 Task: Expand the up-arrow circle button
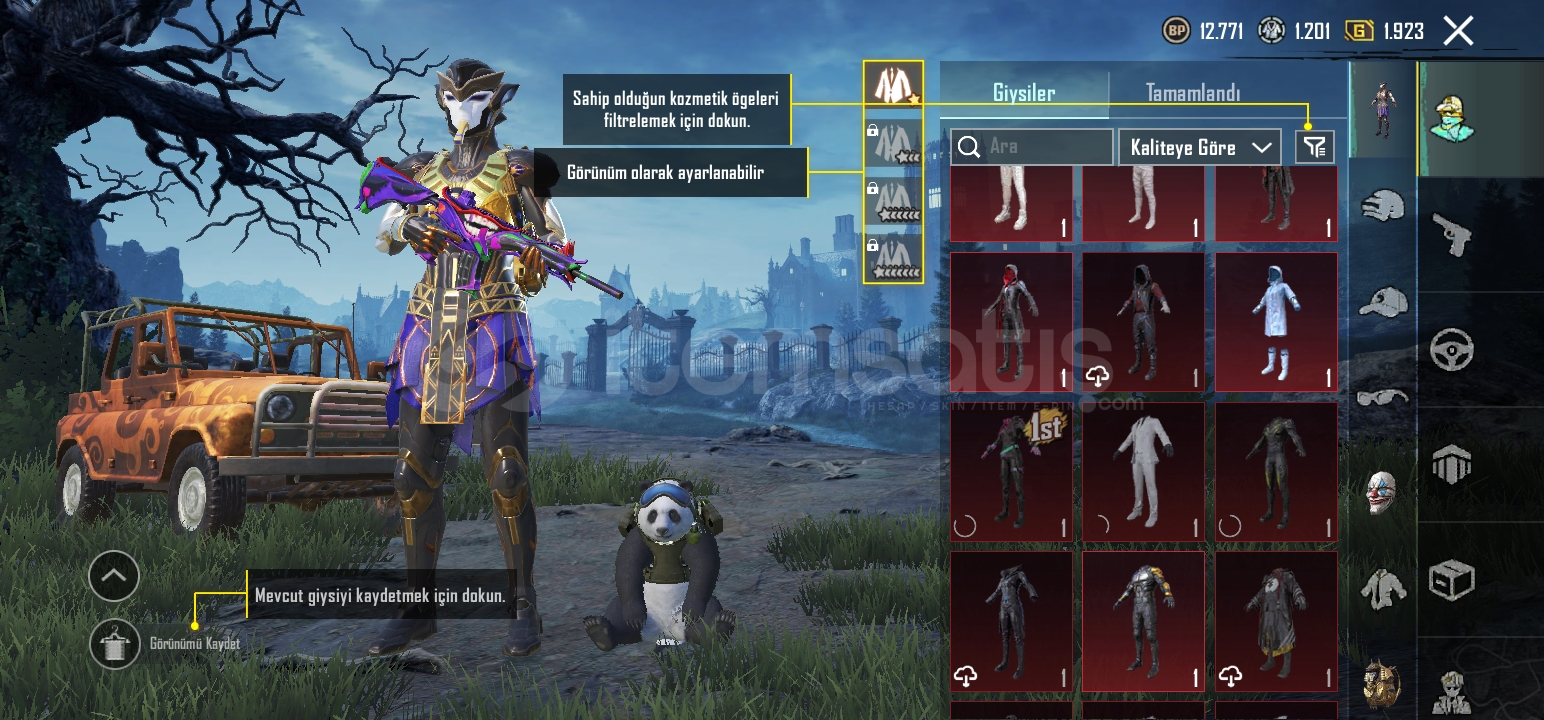(114, 576)
